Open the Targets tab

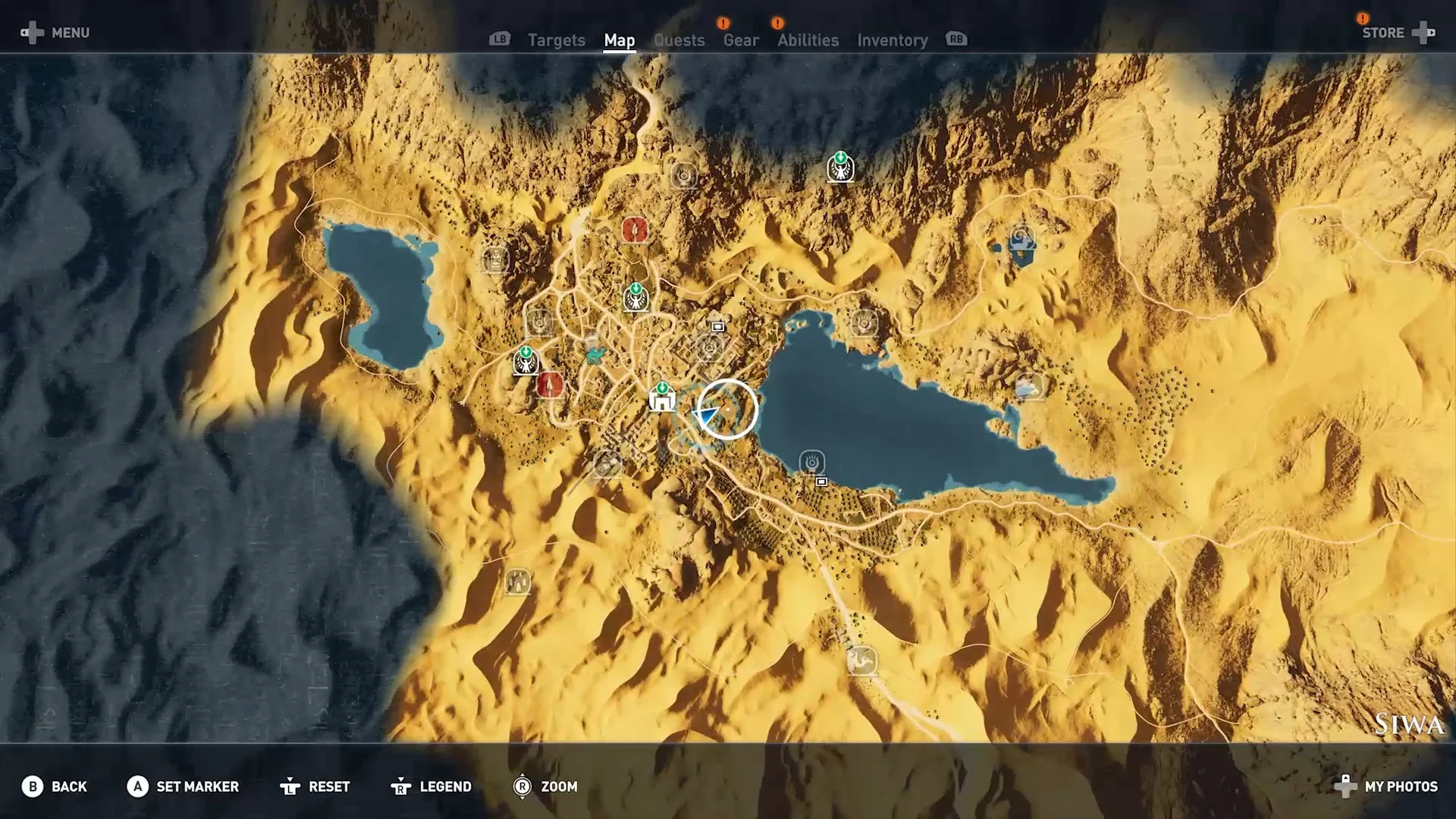pyautogui.click(x=556, y=40)
